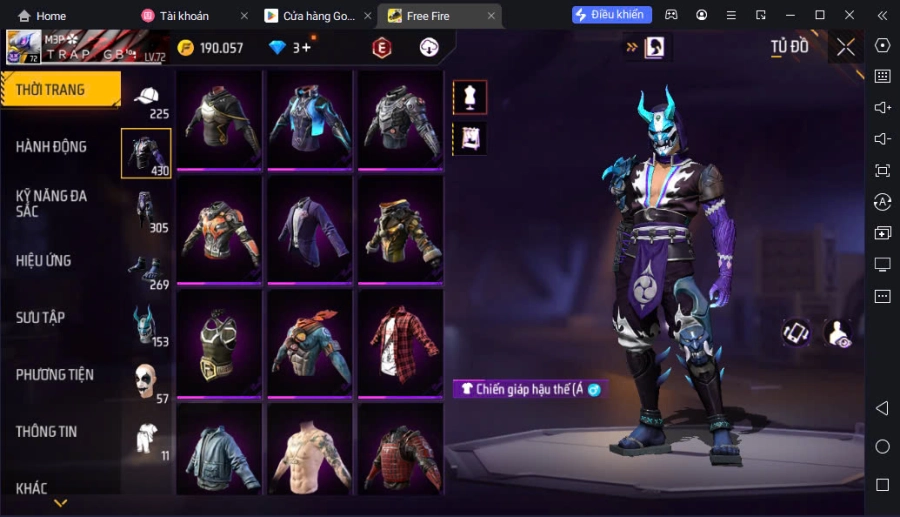Image resolution: width=900 pixels, height=517 pixels.
Task: Open the white outfit set category
Action: tap(147, 440)
